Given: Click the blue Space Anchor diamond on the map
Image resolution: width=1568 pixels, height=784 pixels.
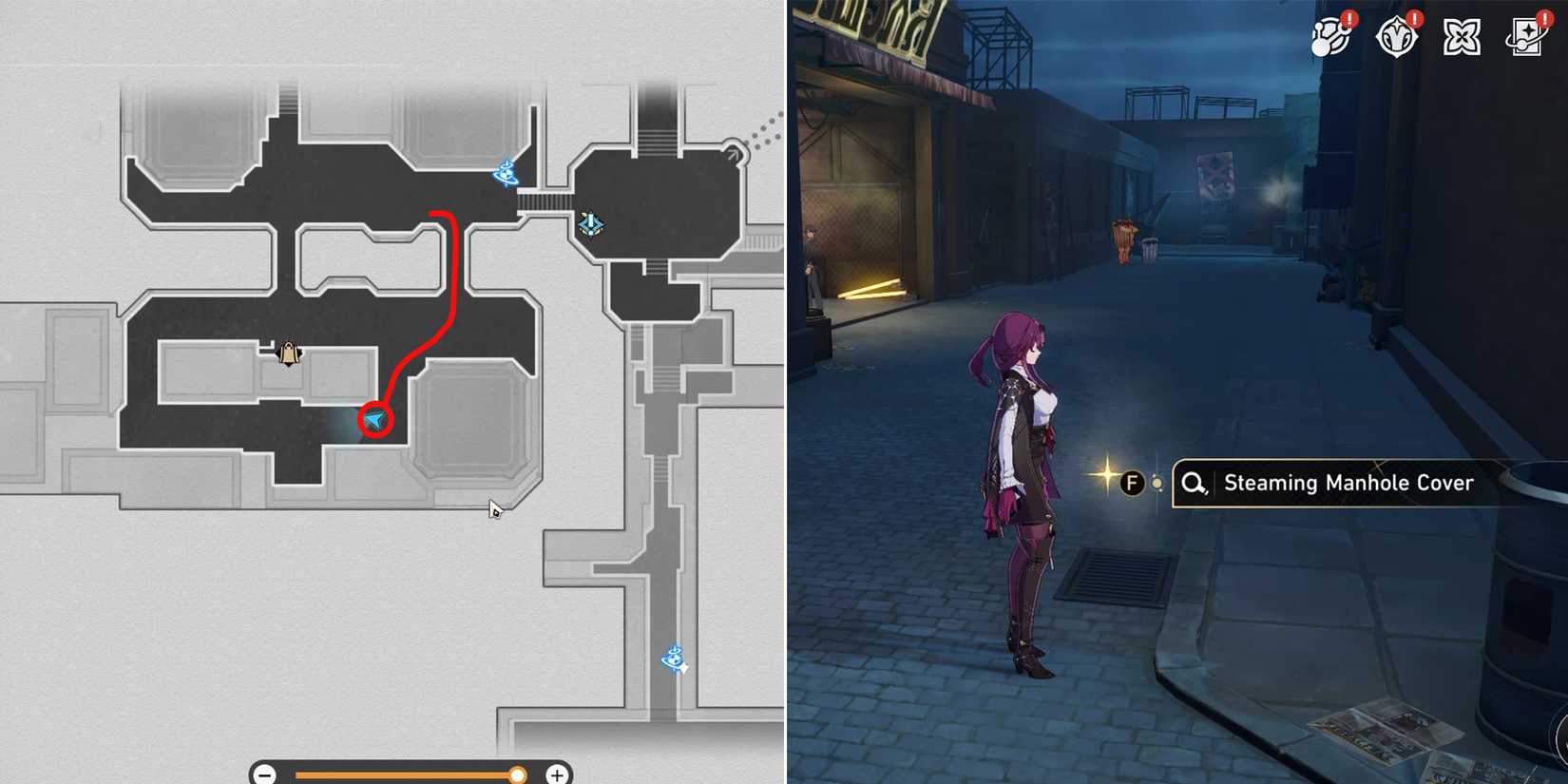Looking at the screenshot, I should 589,223.
